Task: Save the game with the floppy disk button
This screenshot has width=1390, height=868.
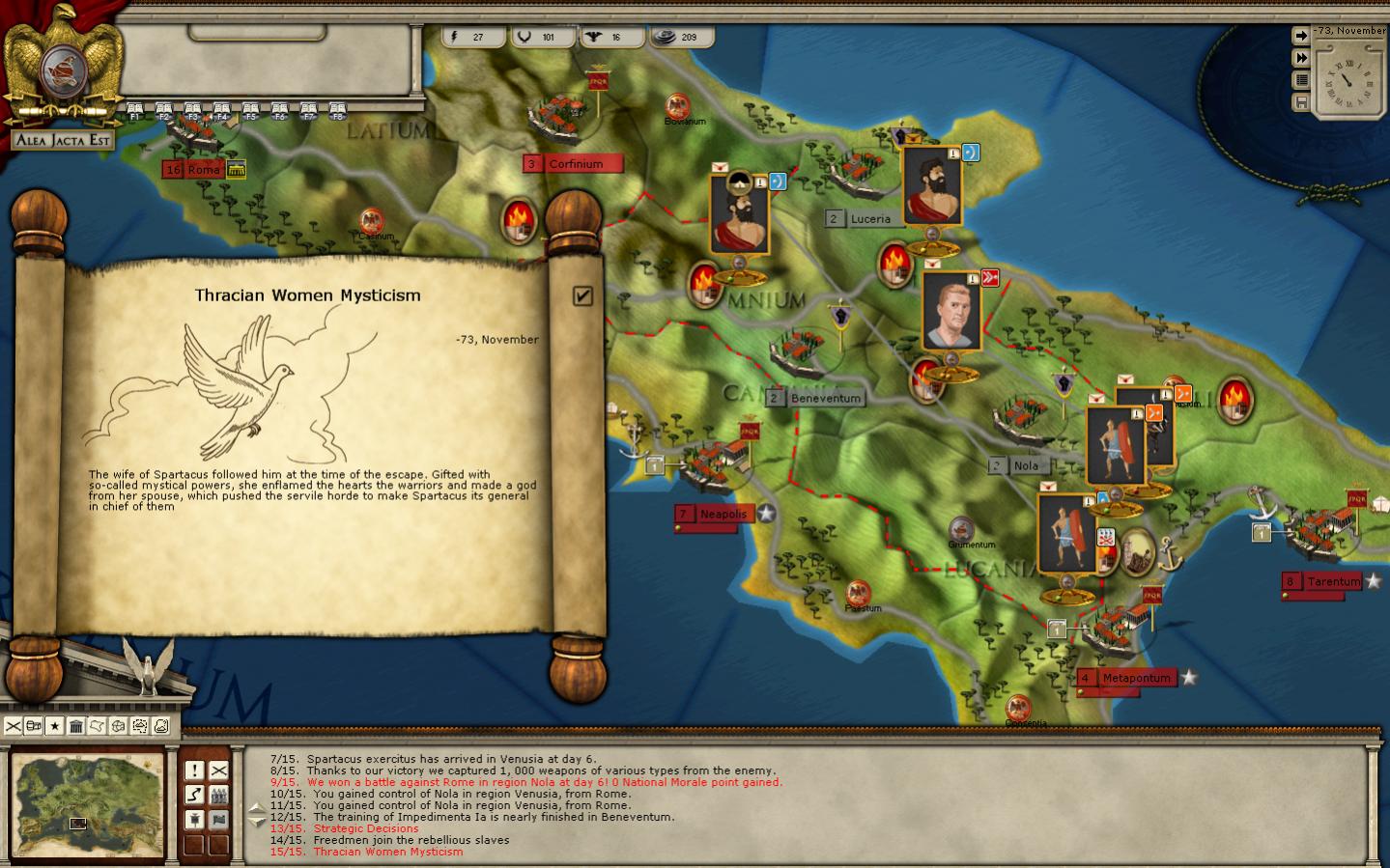Action: 1301,102
